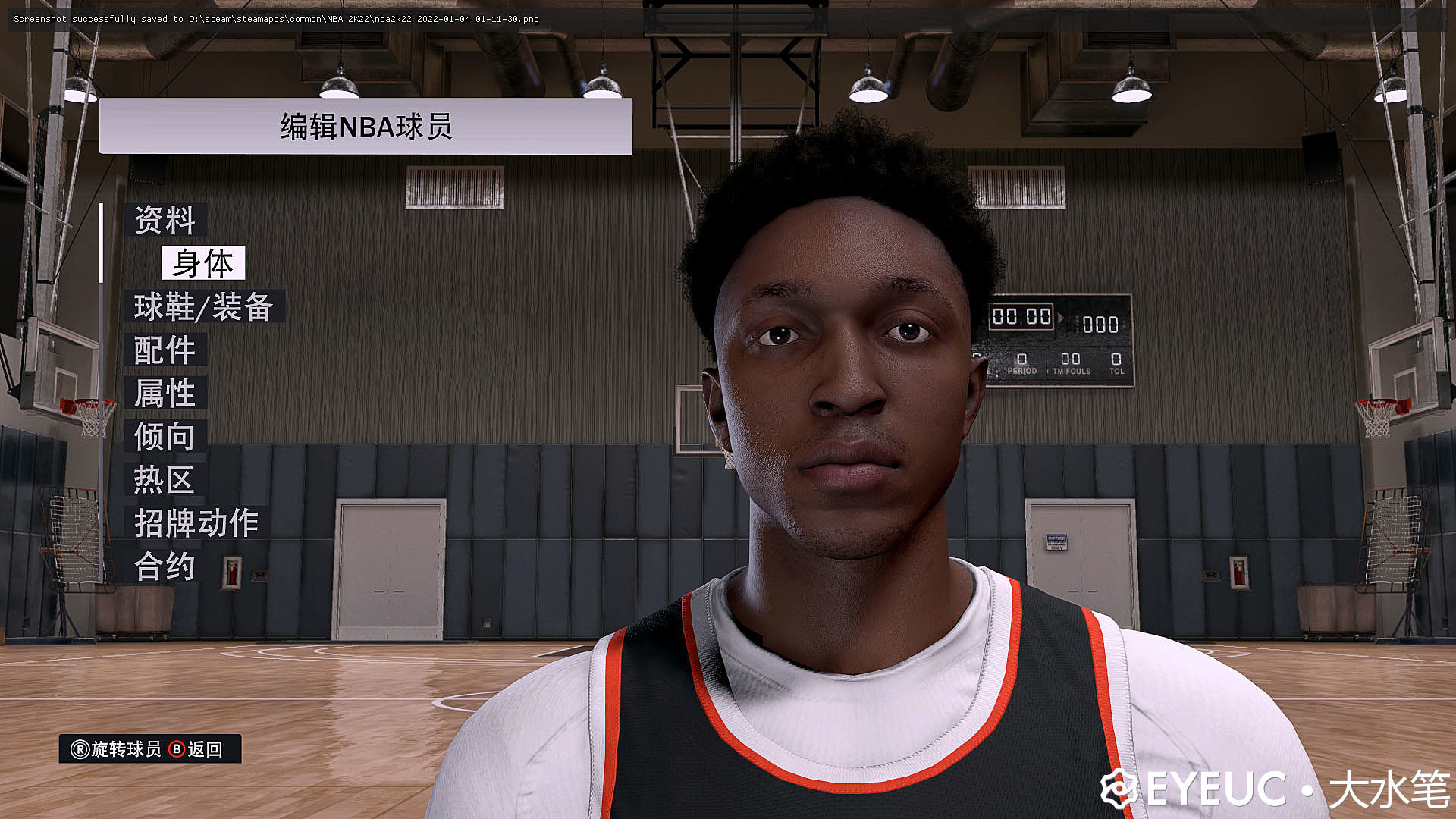Screen dimensions: 1456x819
Task: Choose the 招牌动作 signature moves entry
Action: click(196, 523)
